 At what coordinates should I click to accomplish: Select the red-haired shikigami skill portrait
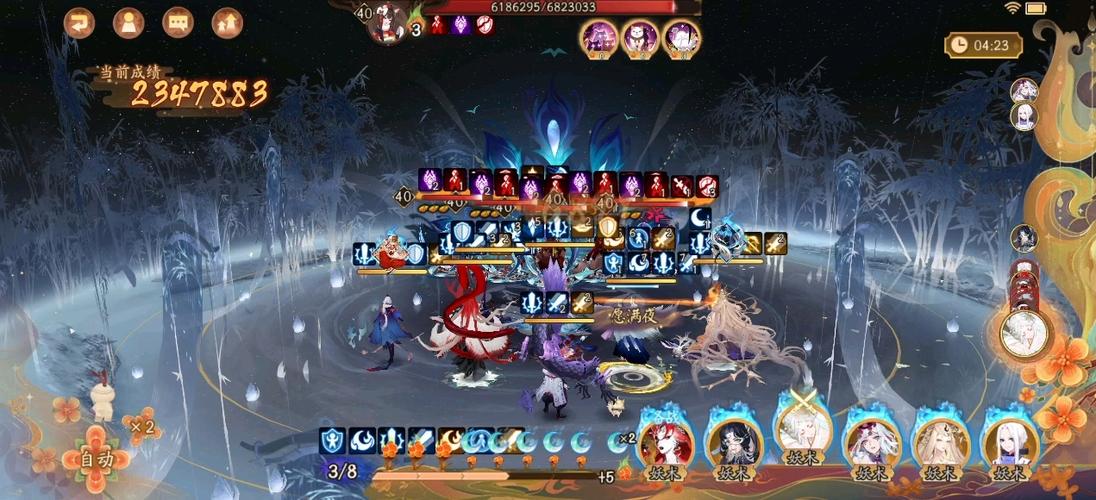[x=665, y=444]
